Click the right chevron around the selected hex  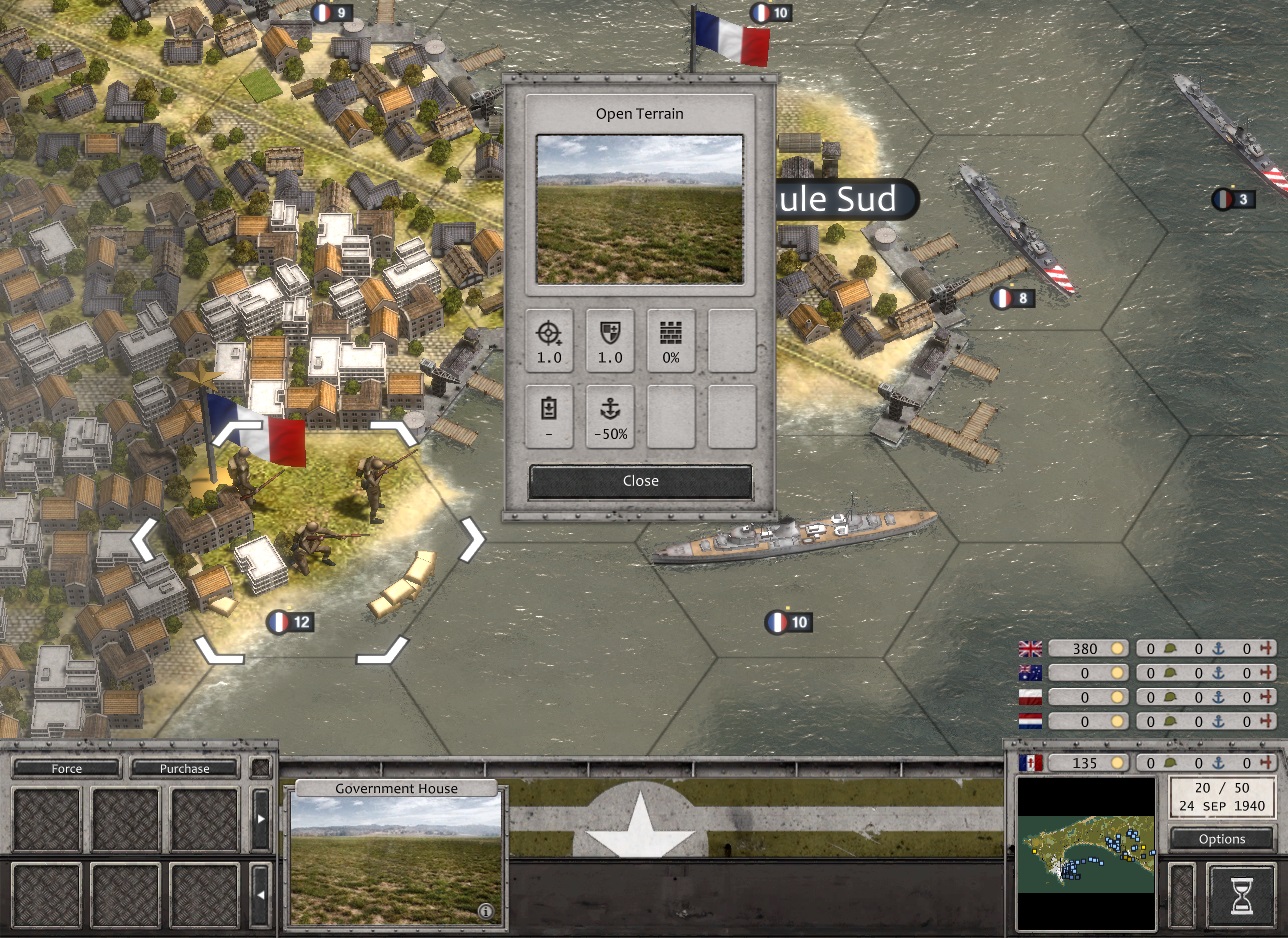point(470,539)
